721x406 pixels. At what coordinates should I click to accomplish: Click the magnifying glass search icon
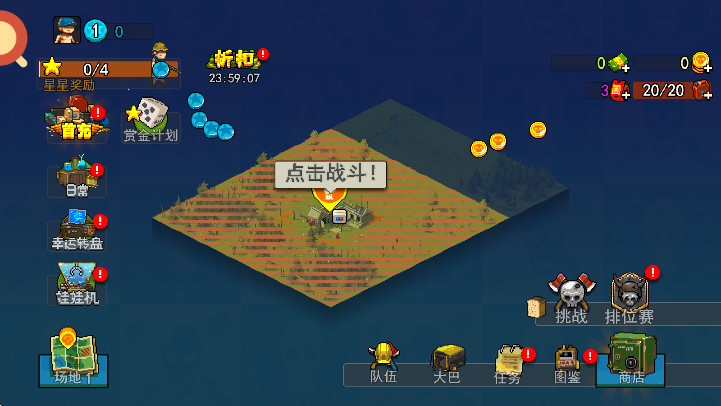click(10, 40)
